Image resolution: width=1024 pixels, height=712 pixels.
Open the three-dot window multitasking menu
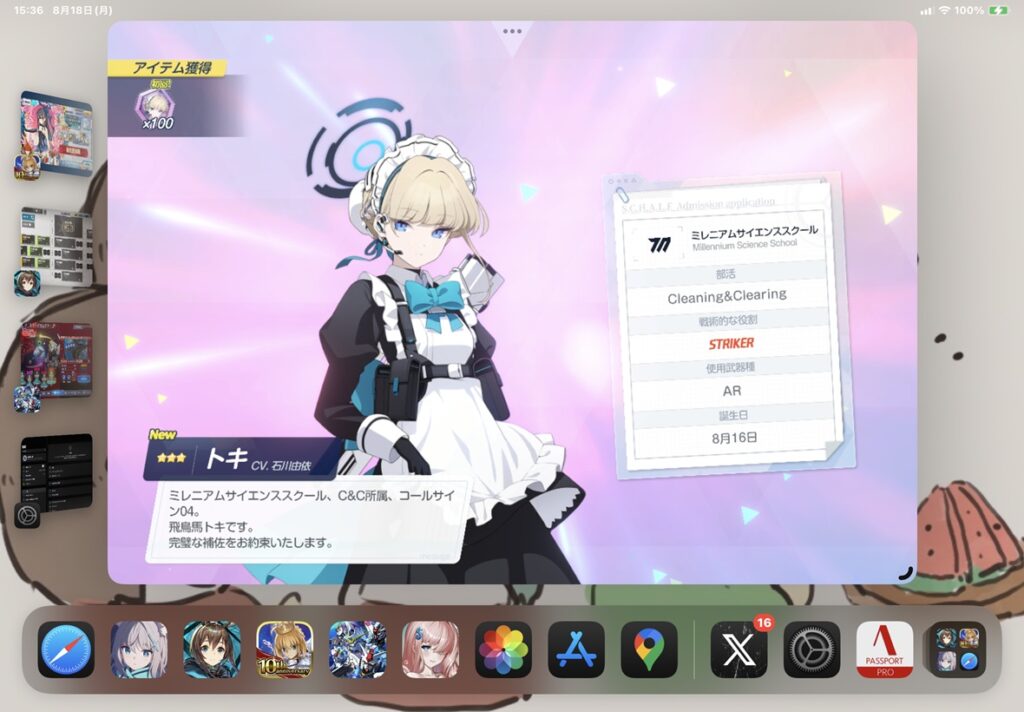pyautogui.click(x=512, y=31)
